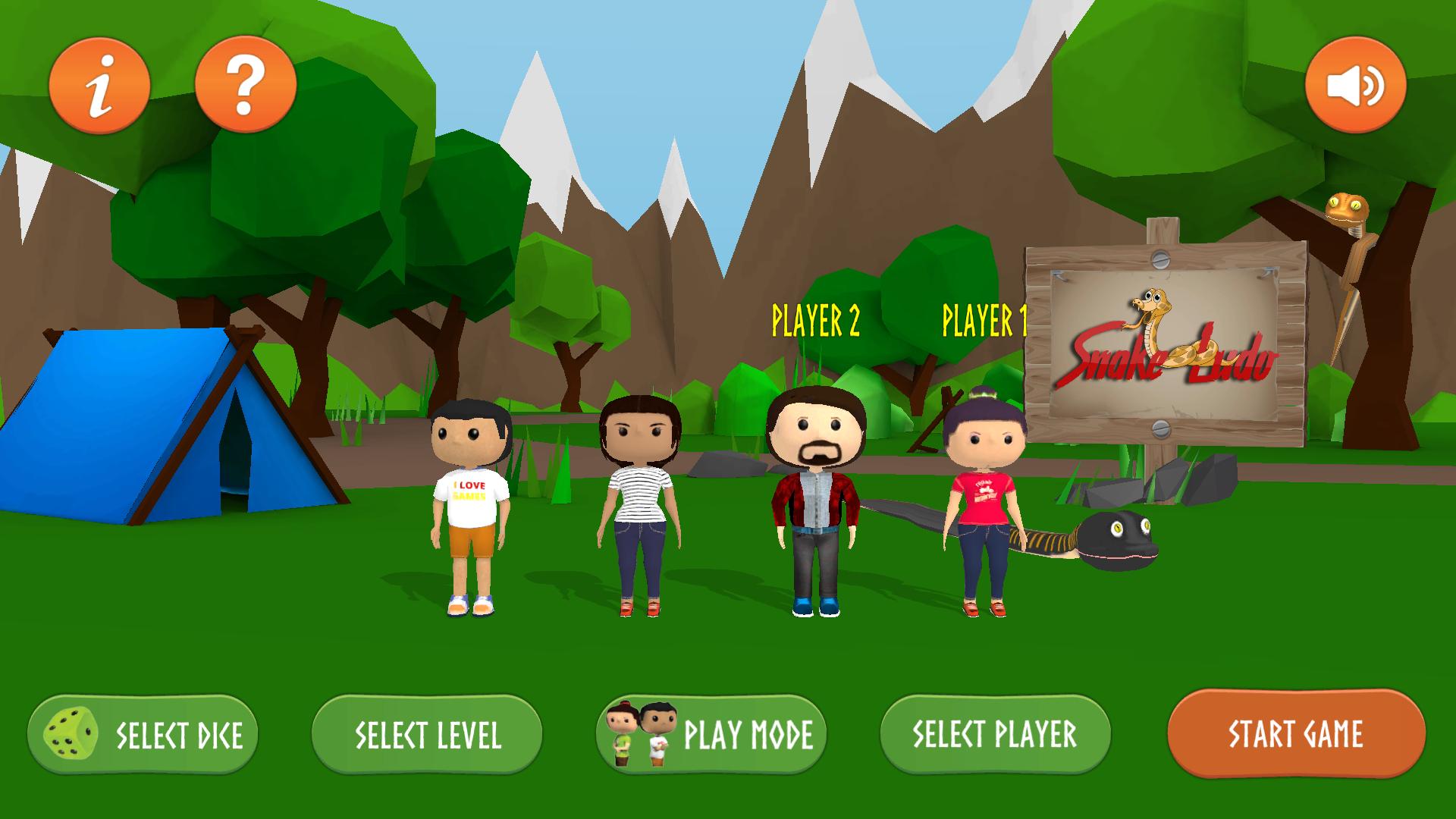
Task: Open the Select Dice option
Action: (x=143, y=734)
